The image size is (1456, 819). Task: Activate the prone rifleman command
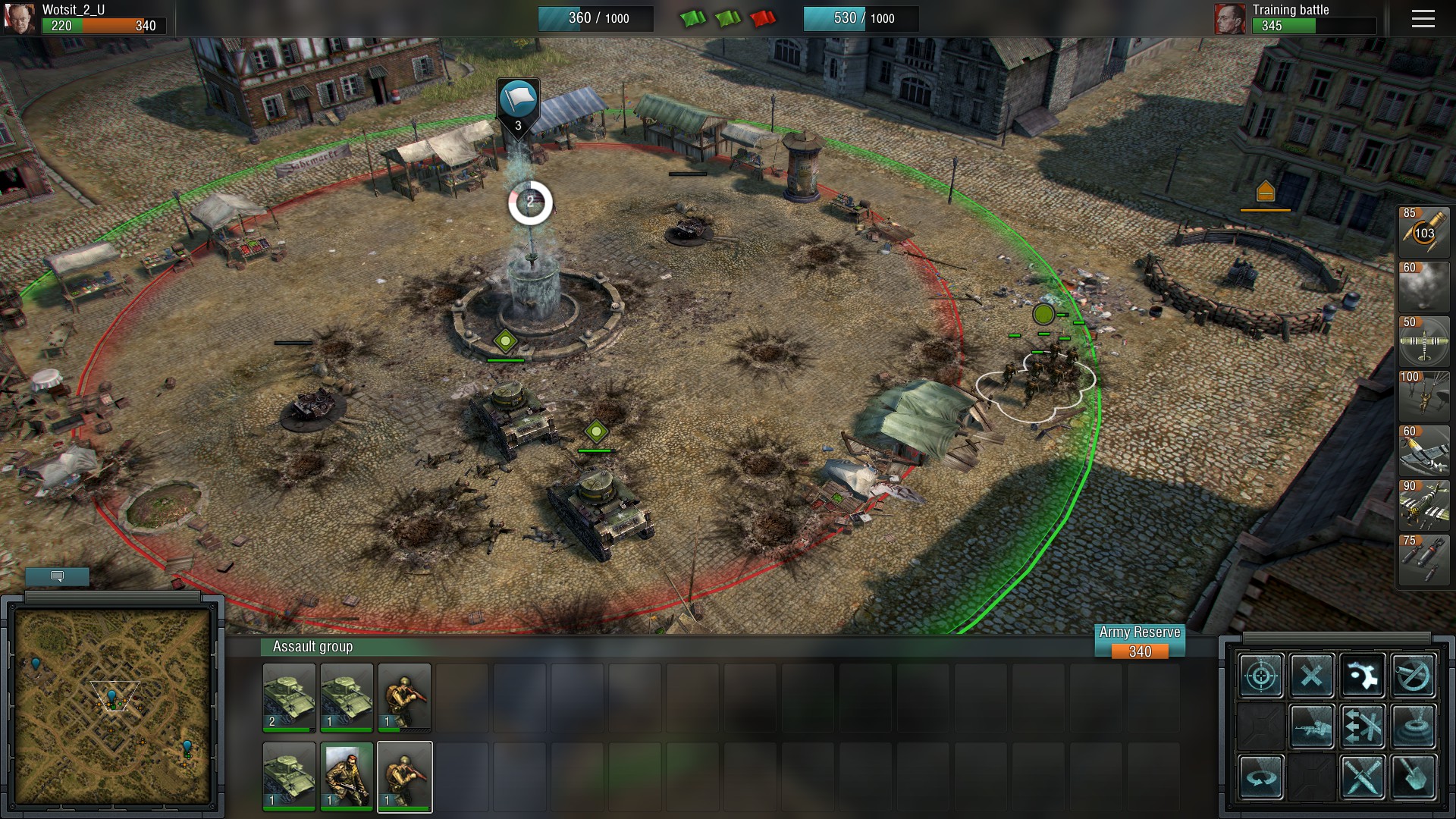(1312, 726)
